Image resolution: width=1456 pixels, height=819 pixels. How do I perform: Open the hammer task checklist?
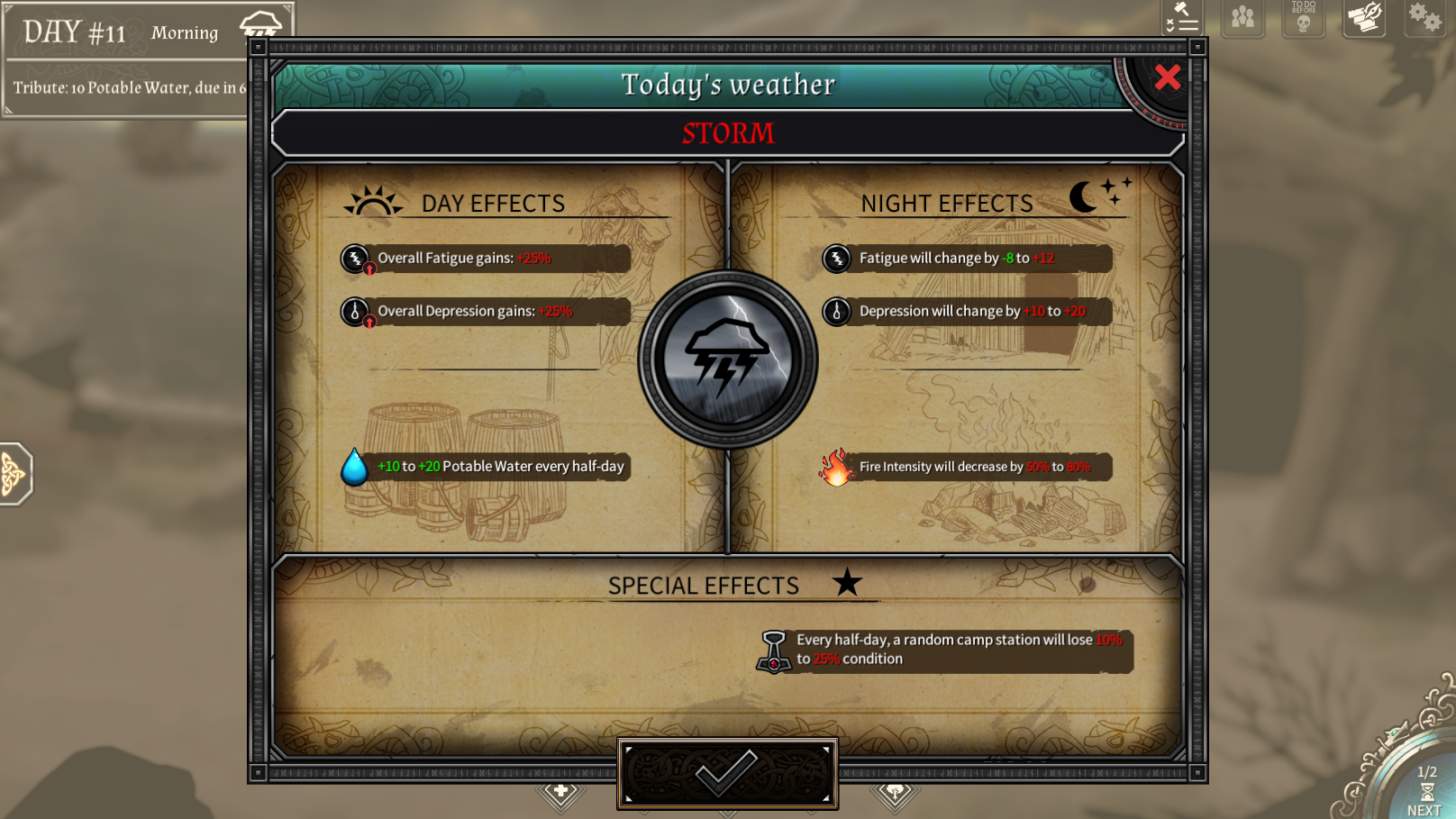tap(1182, 17)
